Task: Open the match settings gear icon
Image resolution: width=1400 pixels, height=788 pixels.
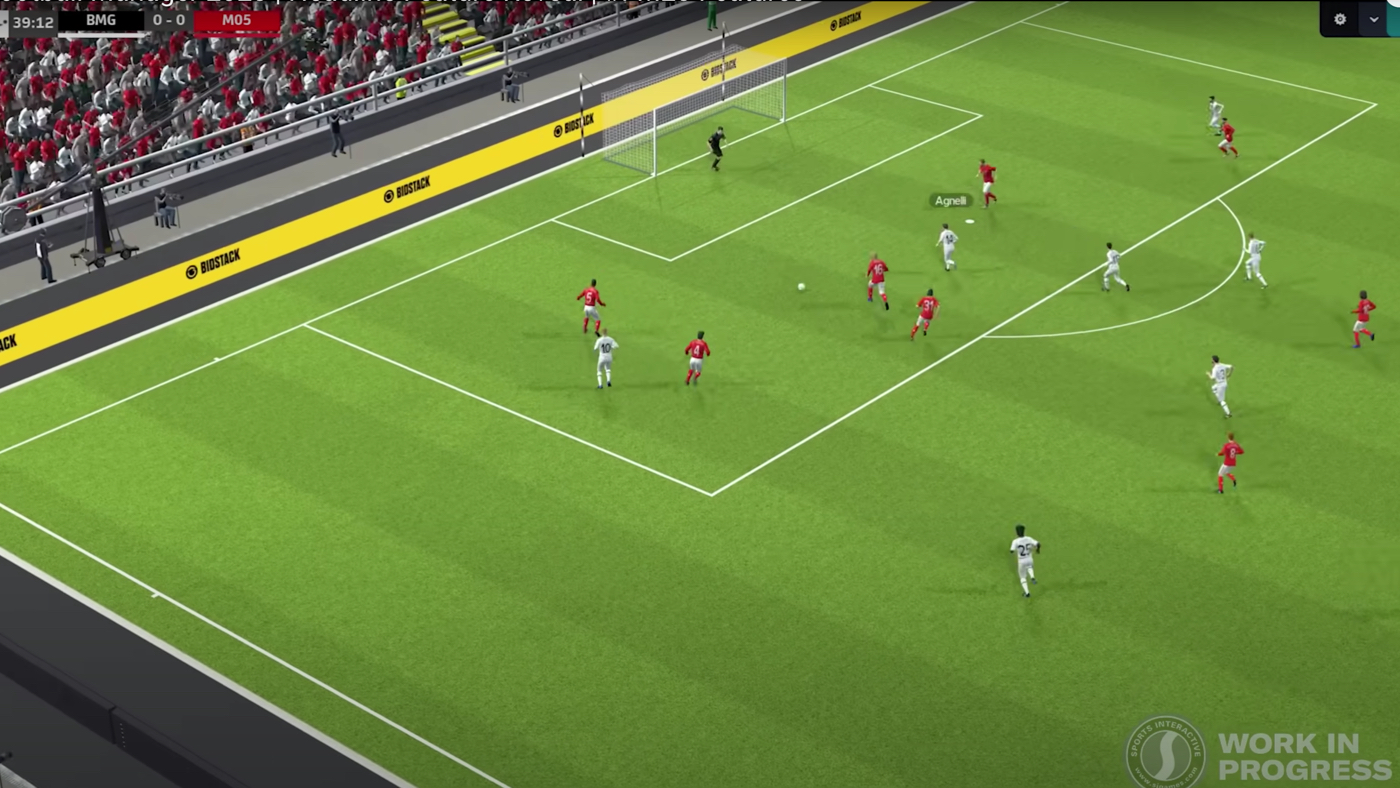Action: pos(1340,19)
